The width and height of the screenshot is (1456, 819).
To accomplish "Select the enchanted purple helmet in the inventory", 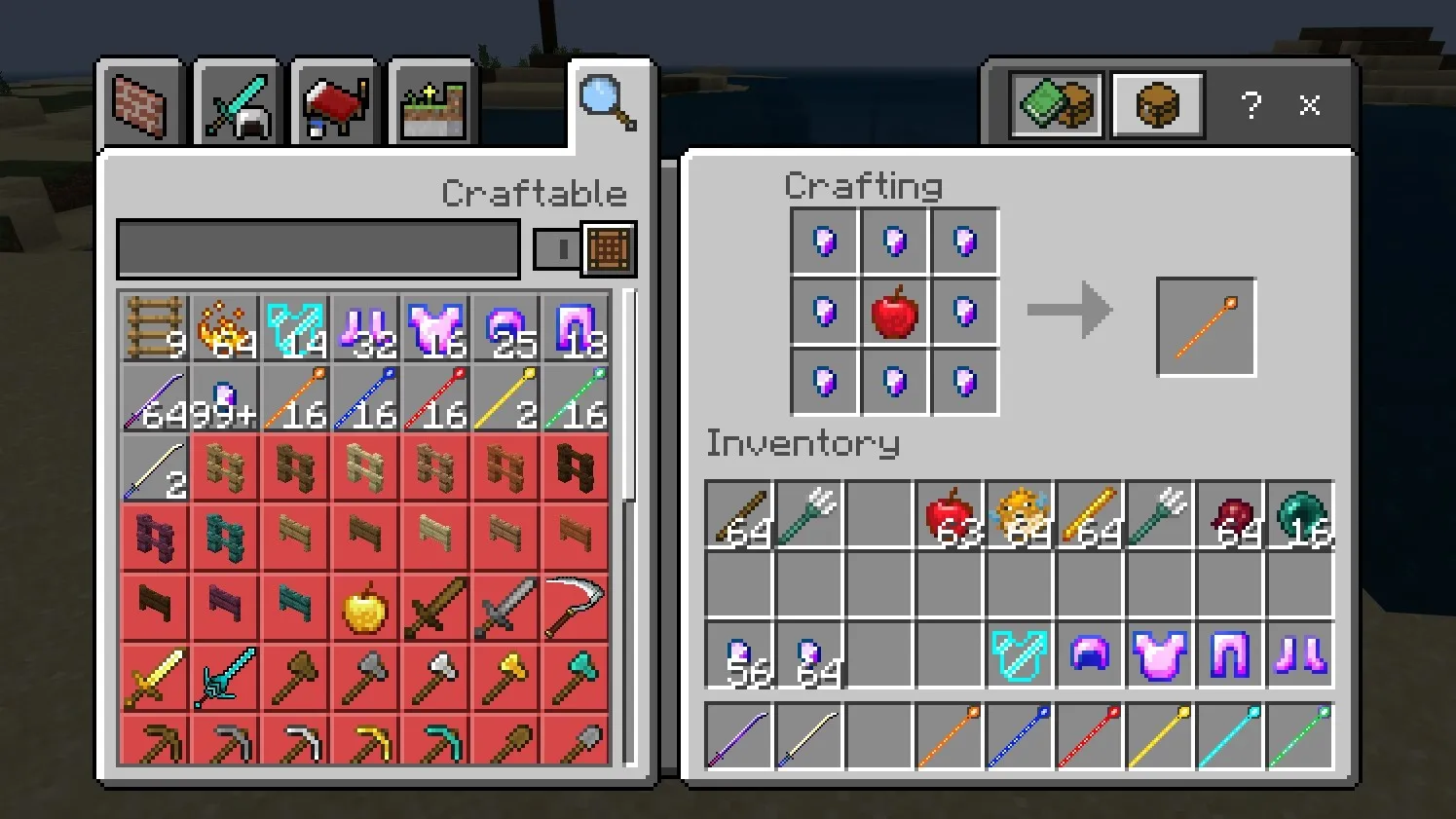I will [1089, 656].
